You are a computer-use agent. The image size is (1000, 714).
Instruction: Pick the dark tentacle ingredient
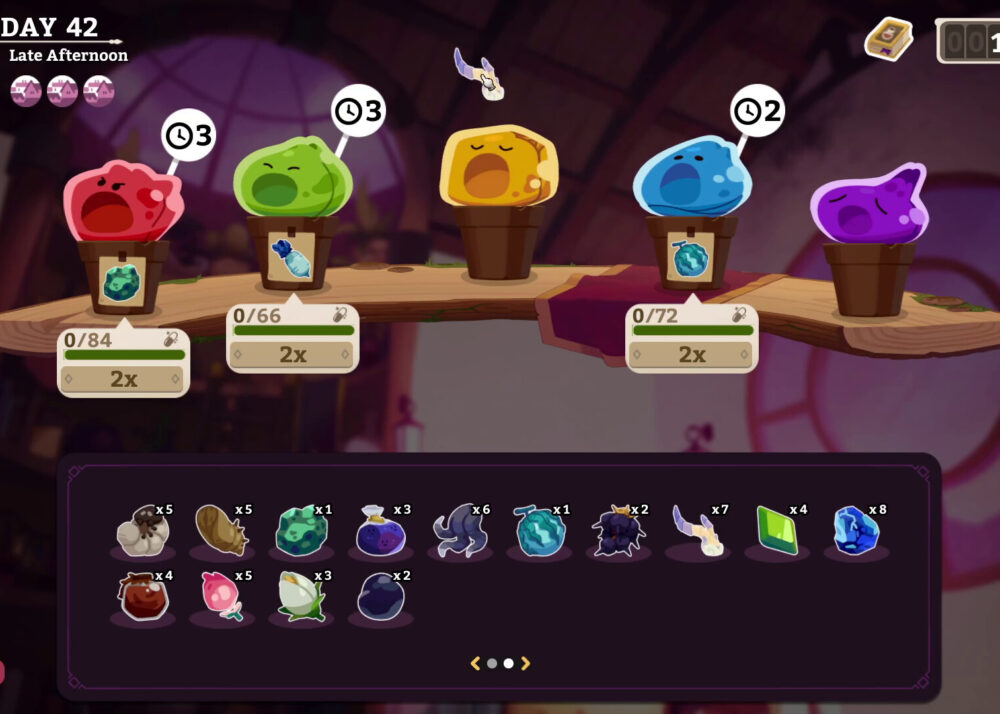coord(460,530)
